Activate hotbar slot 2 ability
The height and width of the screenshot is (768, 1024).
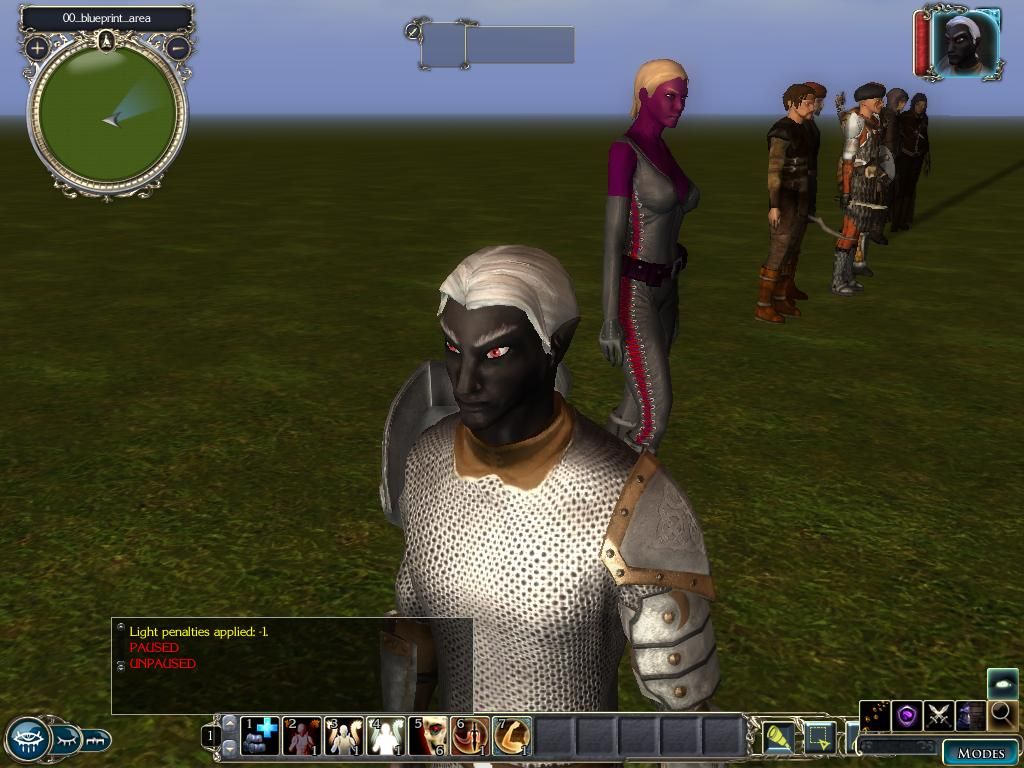[x=302, y=736]
